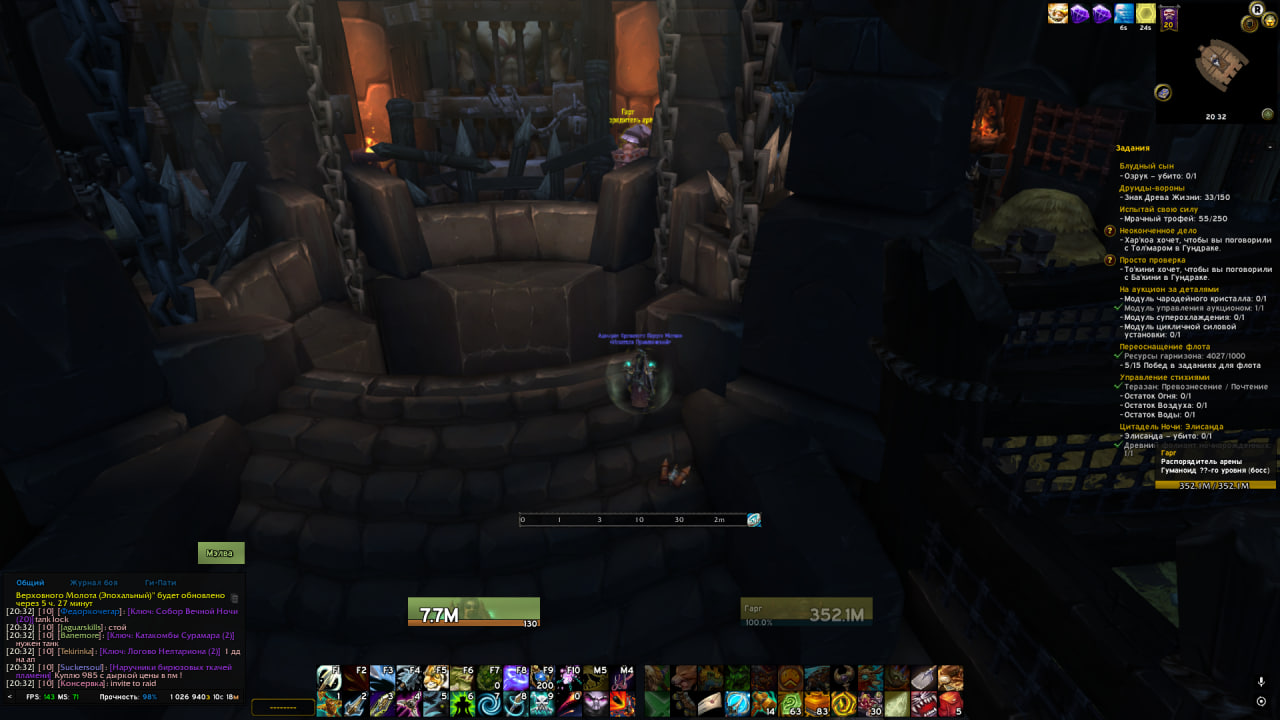Select the Ги-Пати chat tab

[160, 582]
